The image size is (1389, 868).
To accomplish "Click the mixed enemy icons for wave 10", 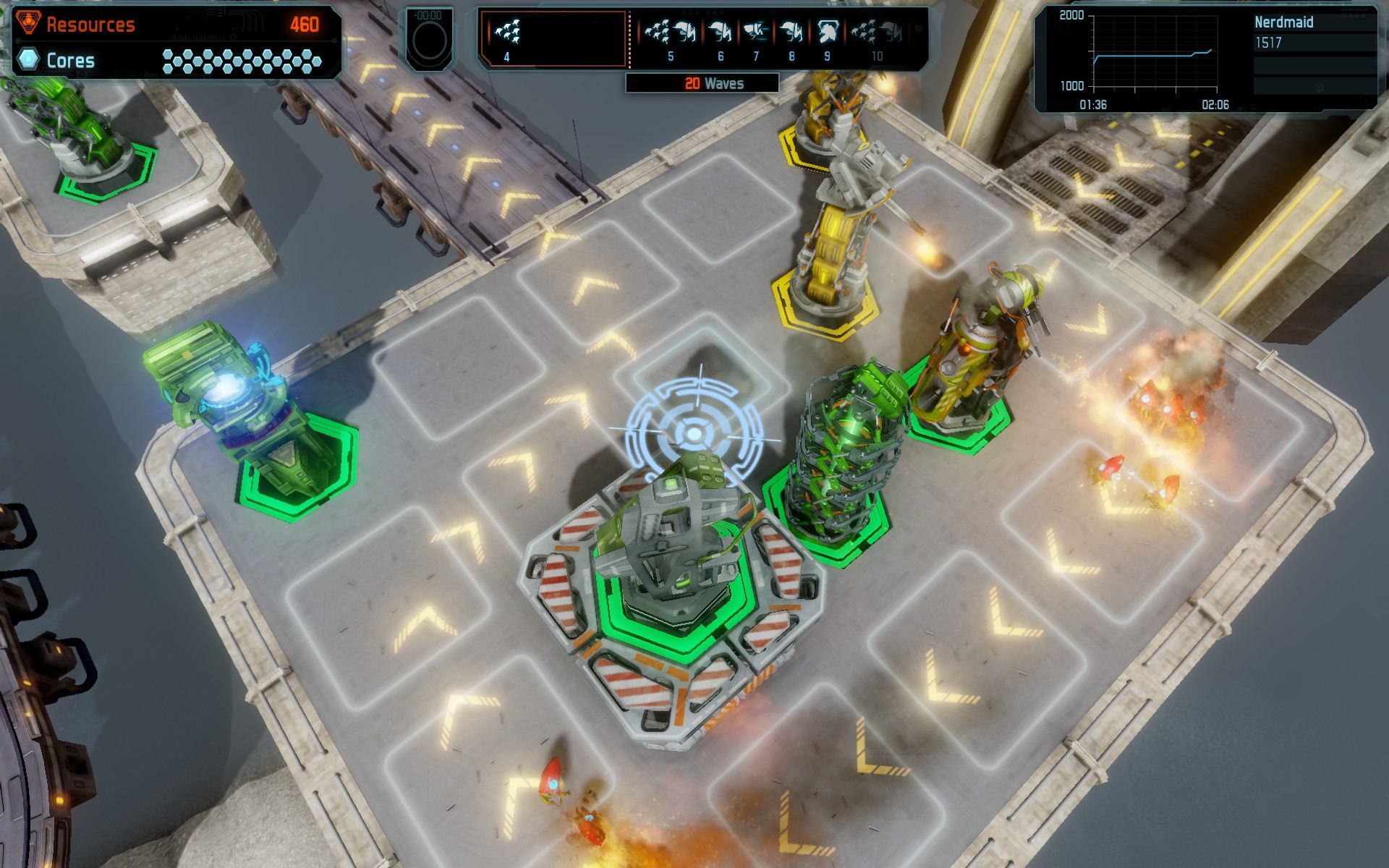I will (x=877, y=30).
